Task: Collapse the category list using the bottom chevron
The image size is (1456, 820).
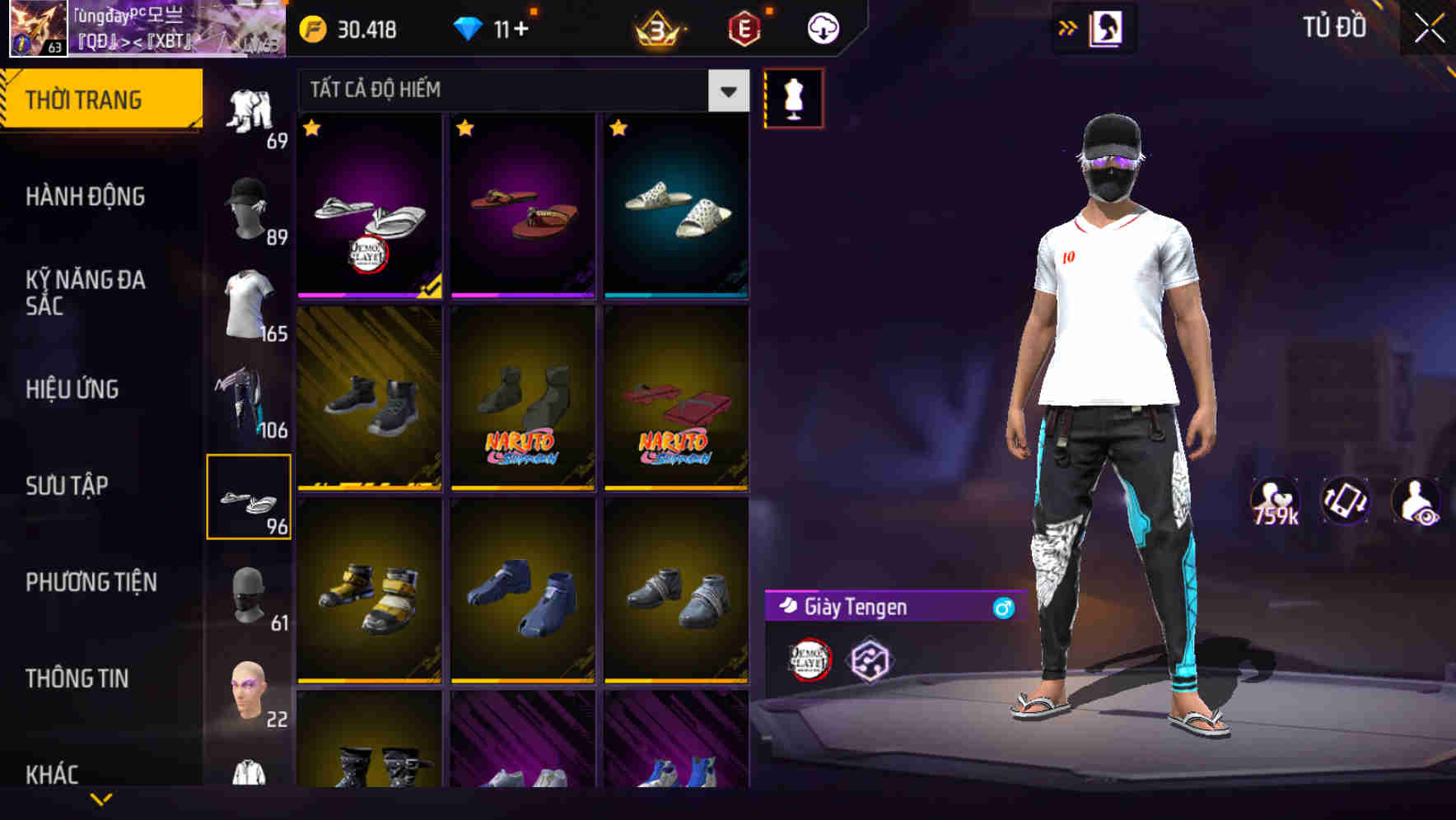Action: click(x=100, y=798)
